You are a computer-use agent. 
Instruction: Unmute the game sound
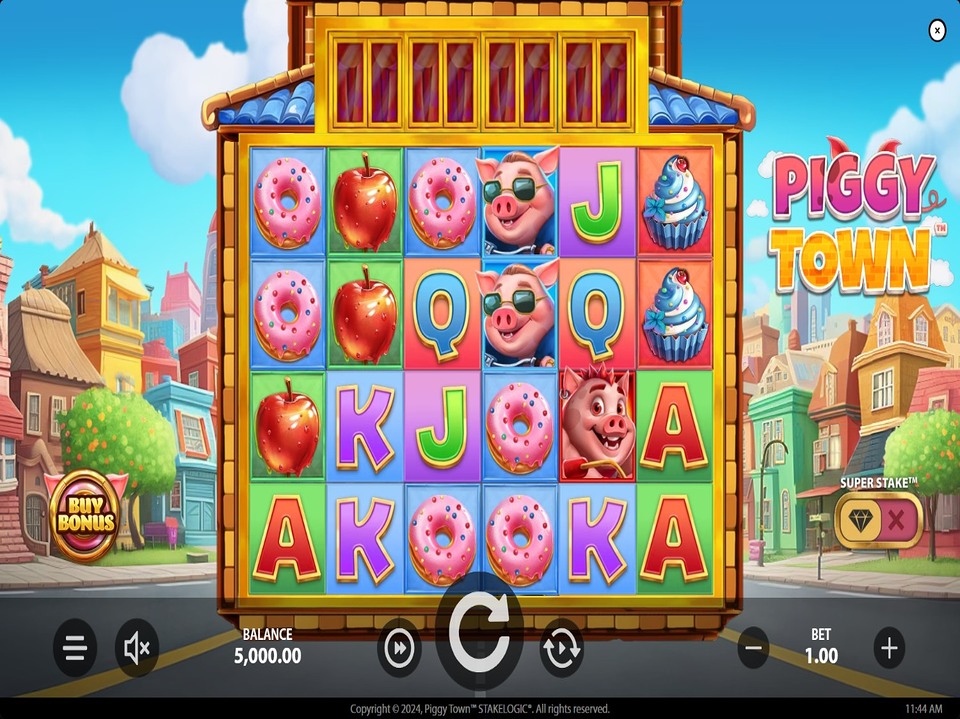tap(137, 648)
